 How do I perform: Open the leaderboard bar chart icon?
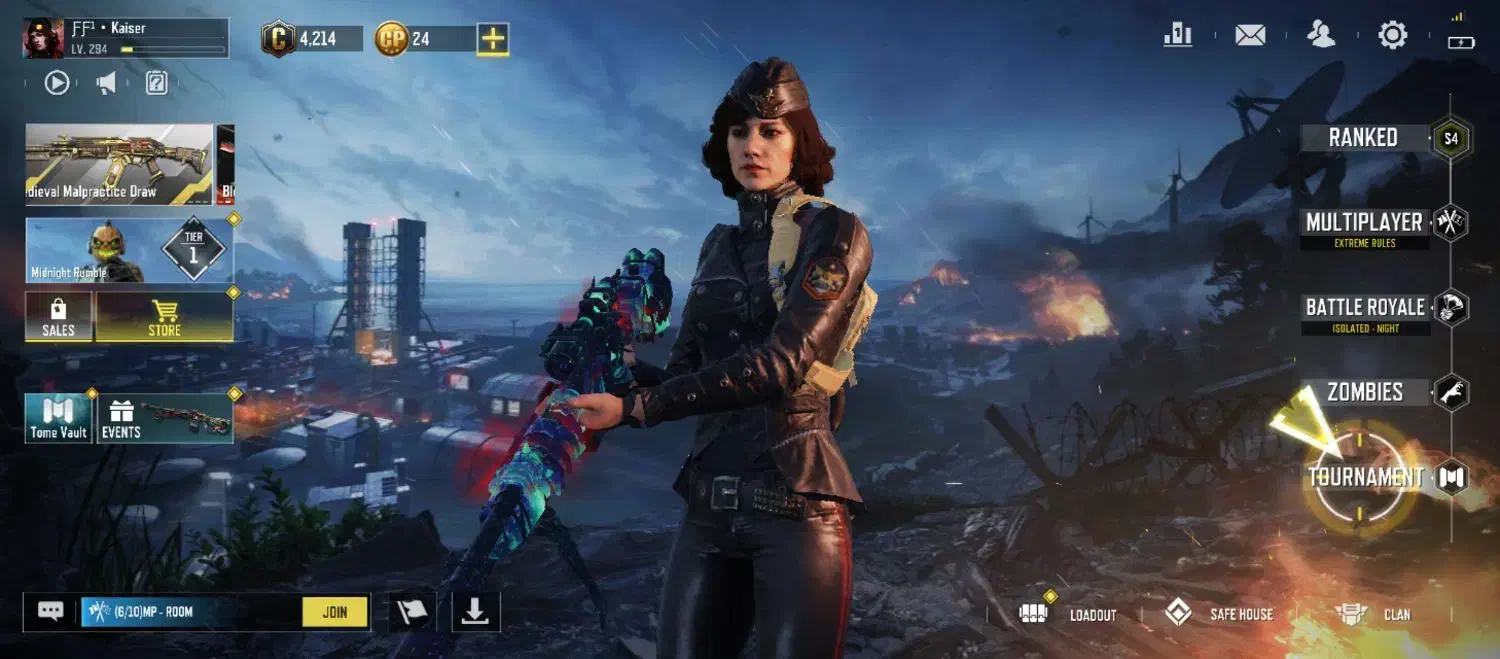[1178, 35]
